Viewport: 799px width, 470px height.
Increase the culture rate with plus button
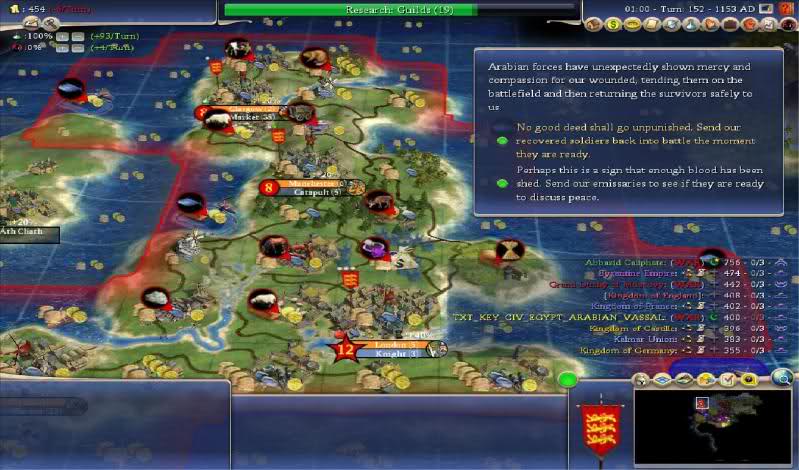click(61, 47)
